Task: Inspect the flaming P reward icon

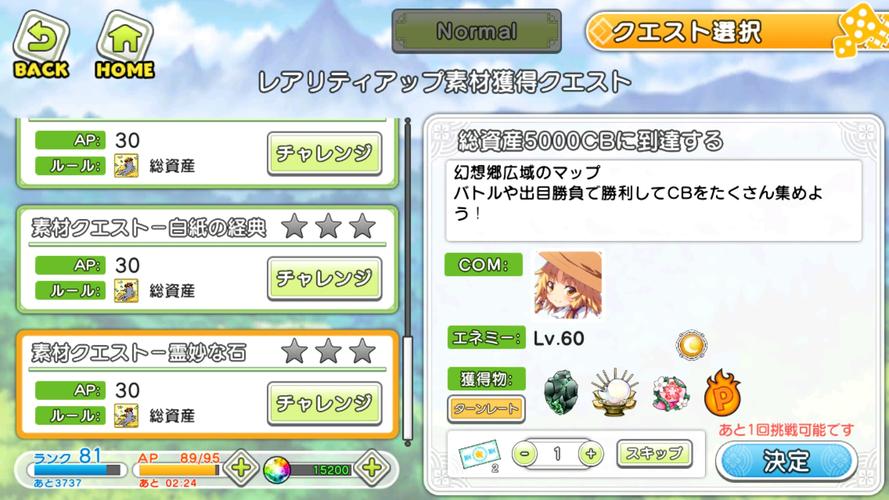Action: click(723, 392)
